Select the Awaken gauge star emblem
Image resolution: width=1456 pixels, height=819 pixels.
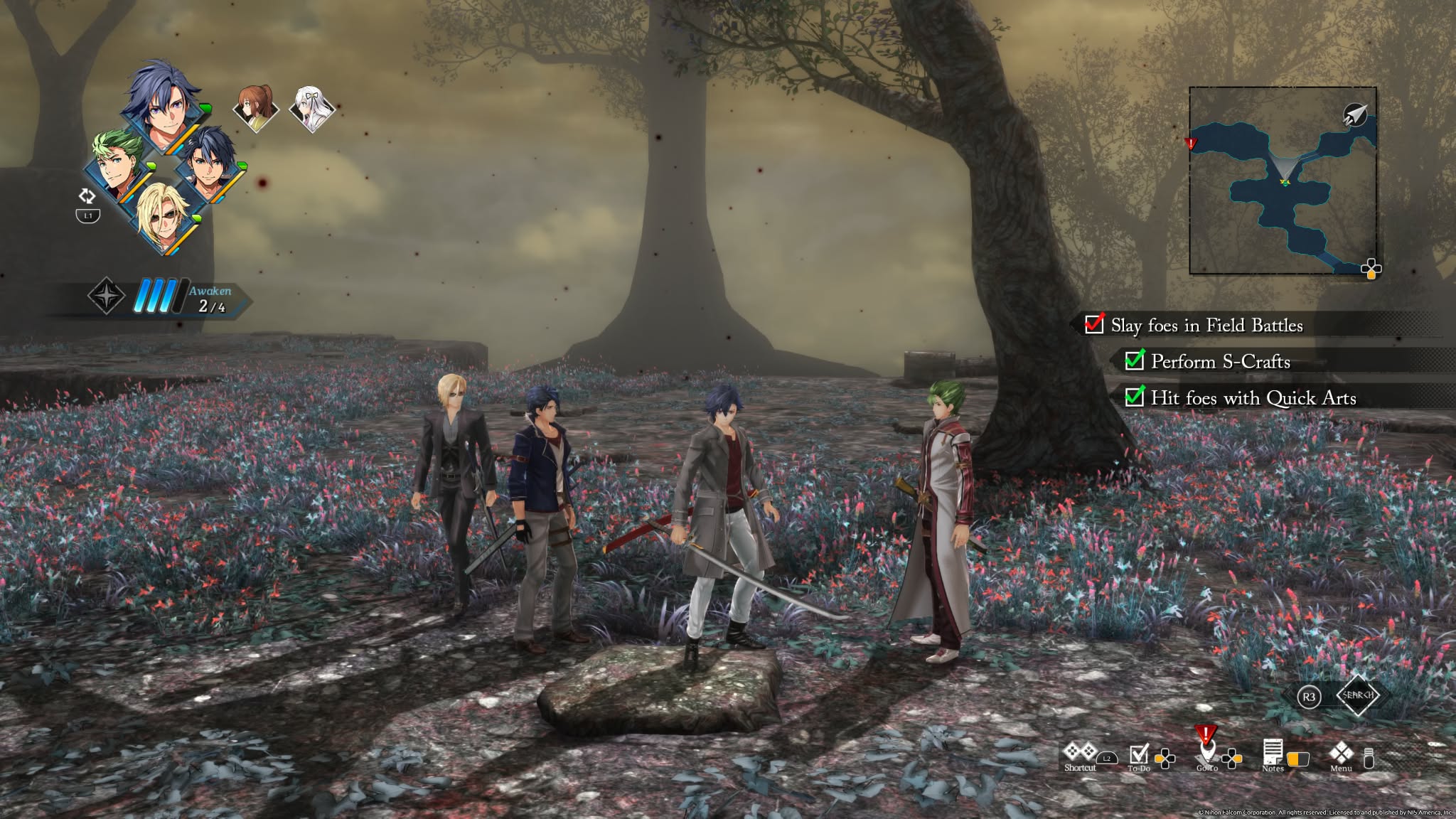coord(106,294)
